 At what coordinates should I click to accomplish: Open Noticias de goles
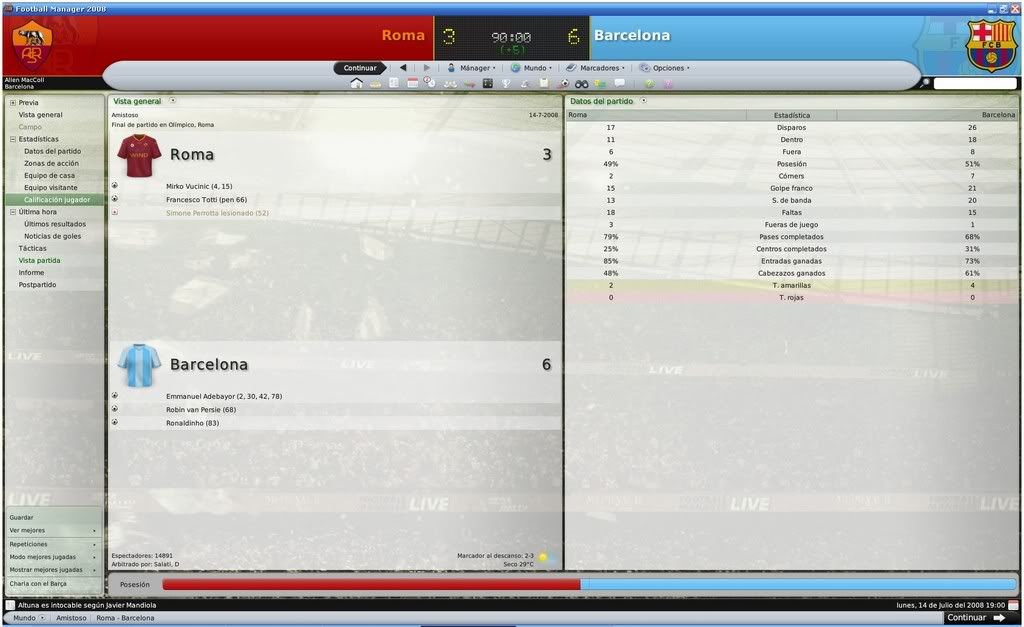coord(52,236)
